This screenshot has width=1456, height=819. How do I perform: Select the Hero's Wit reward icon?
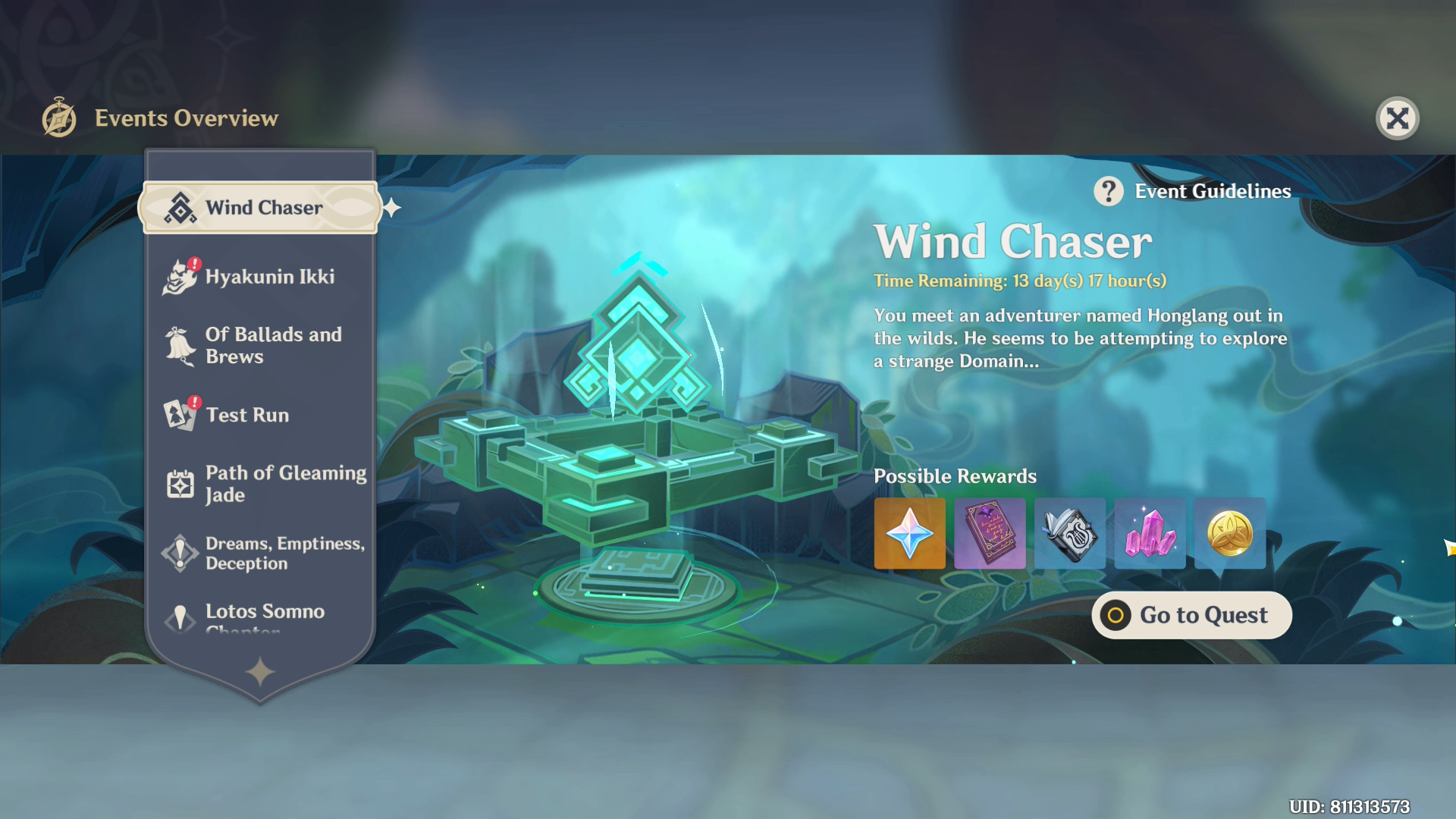[1069, 534]
